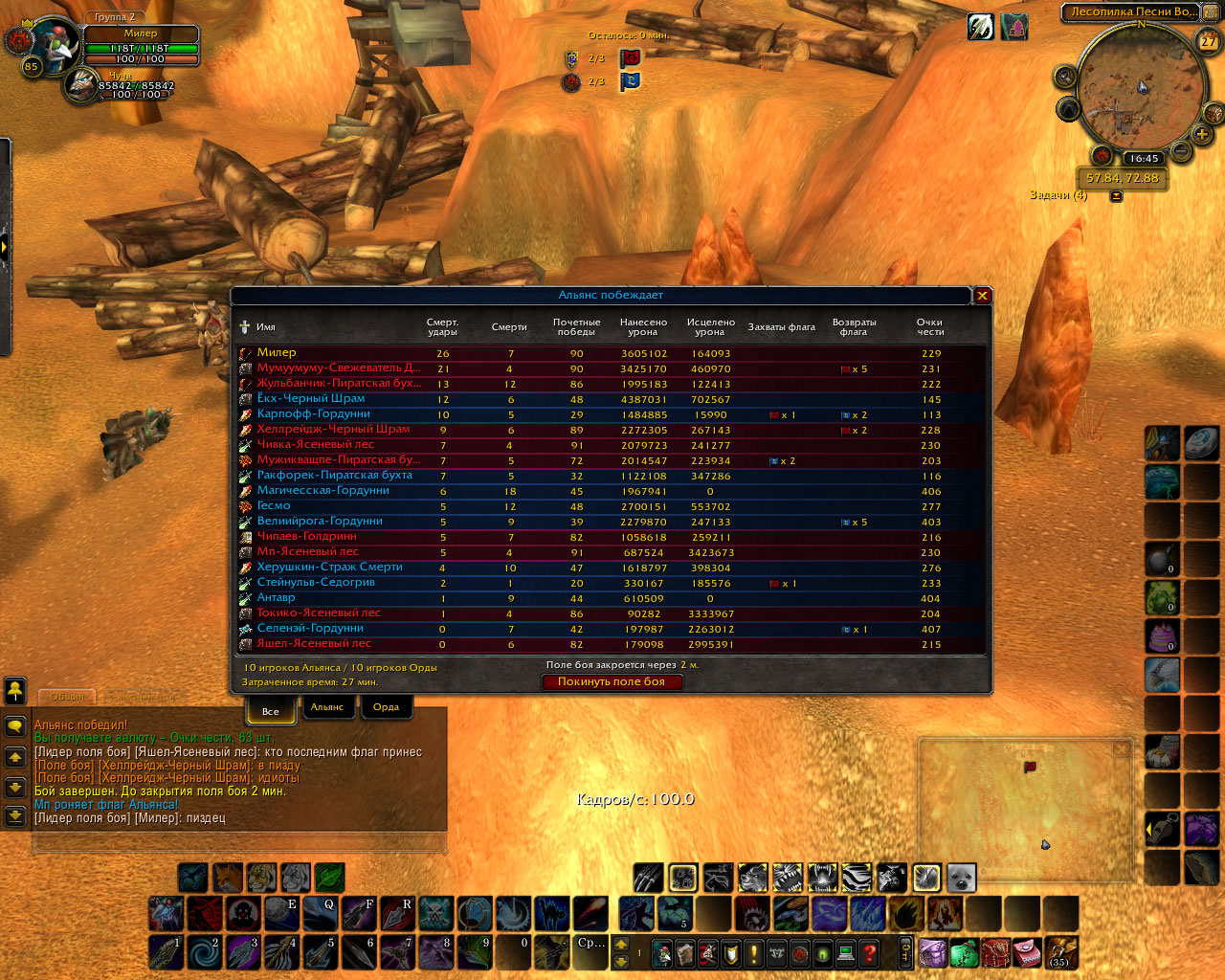Open the calendar showing day 27

(1209, 41)
